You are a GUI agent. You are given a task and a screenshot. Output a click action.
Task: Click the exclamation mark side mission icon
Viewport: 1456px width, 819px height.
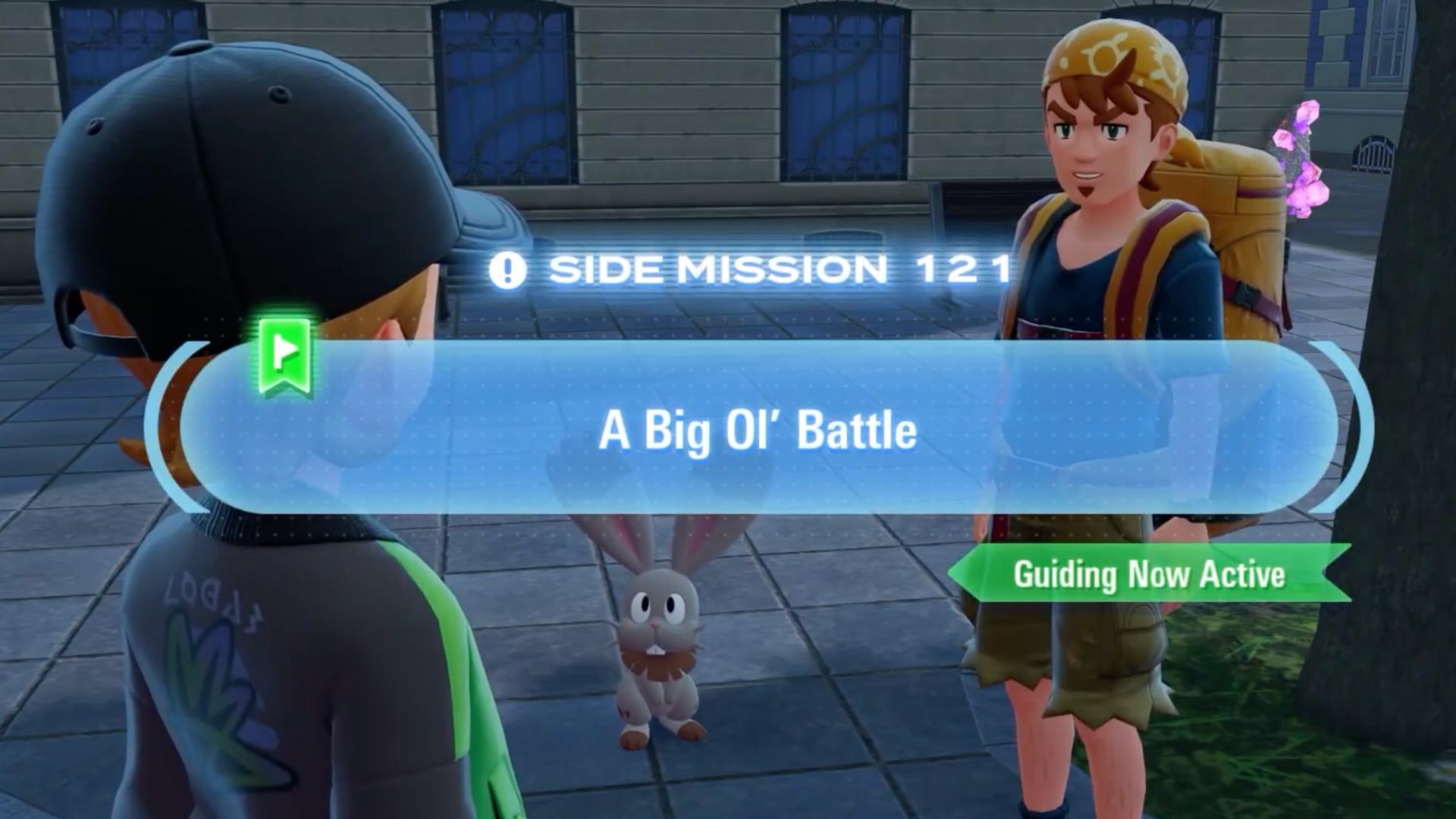[x=510, y=271]
